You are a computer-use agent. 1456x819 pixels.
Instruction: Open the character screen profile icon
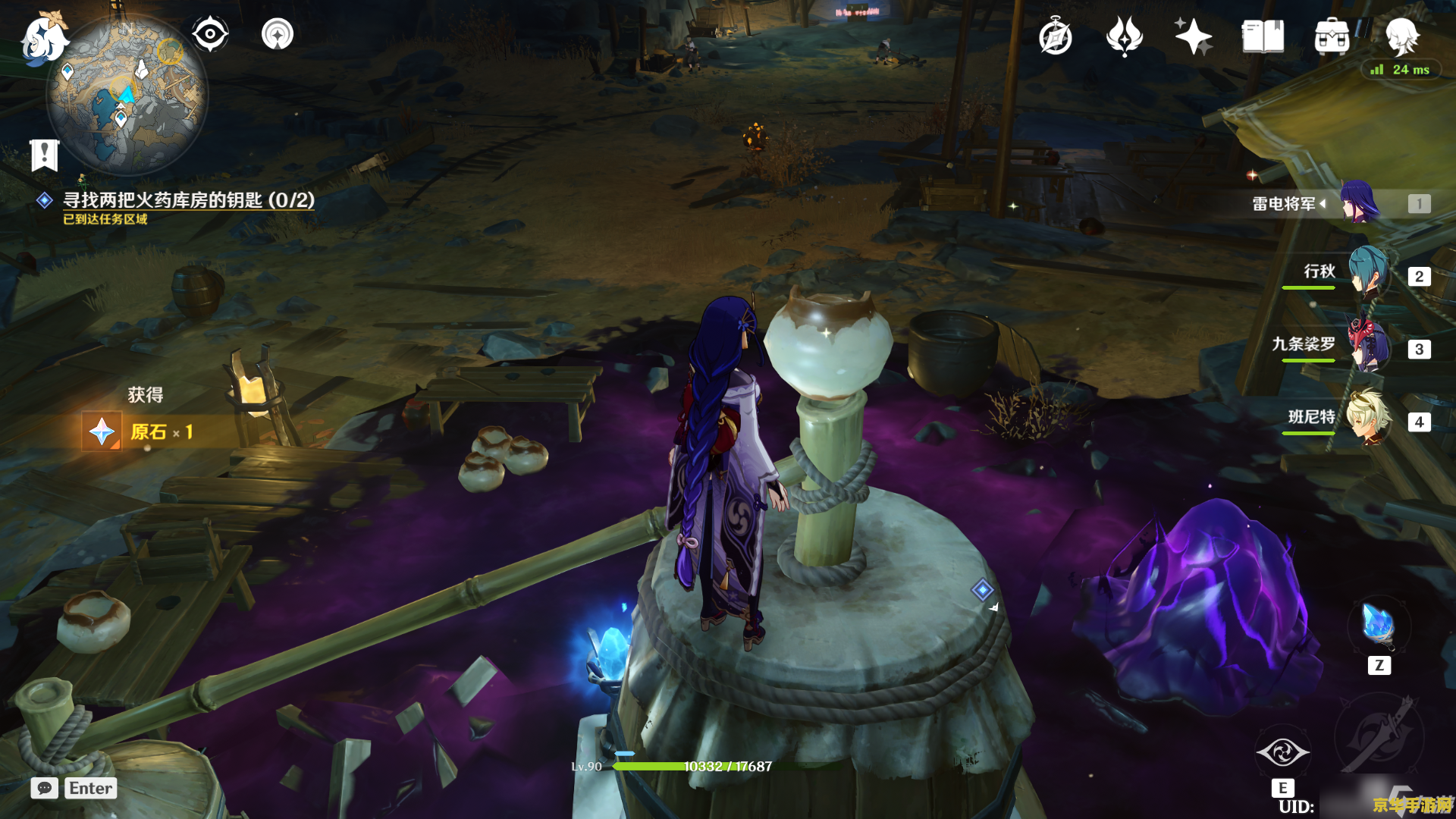coord(1401,35)
